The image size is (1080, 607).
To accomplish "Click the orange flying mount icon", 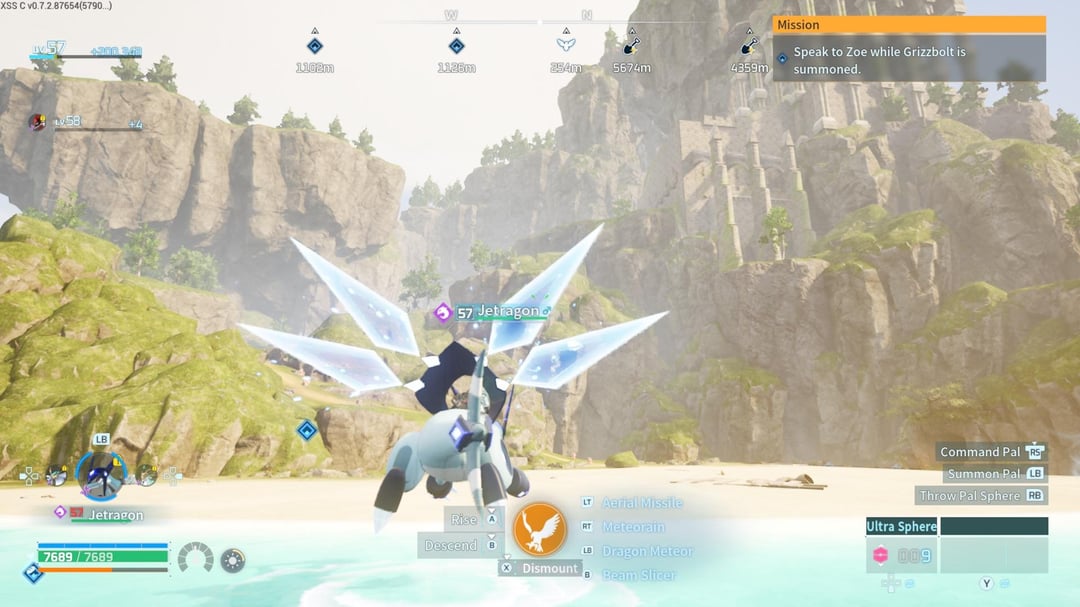I will (540, 530).
